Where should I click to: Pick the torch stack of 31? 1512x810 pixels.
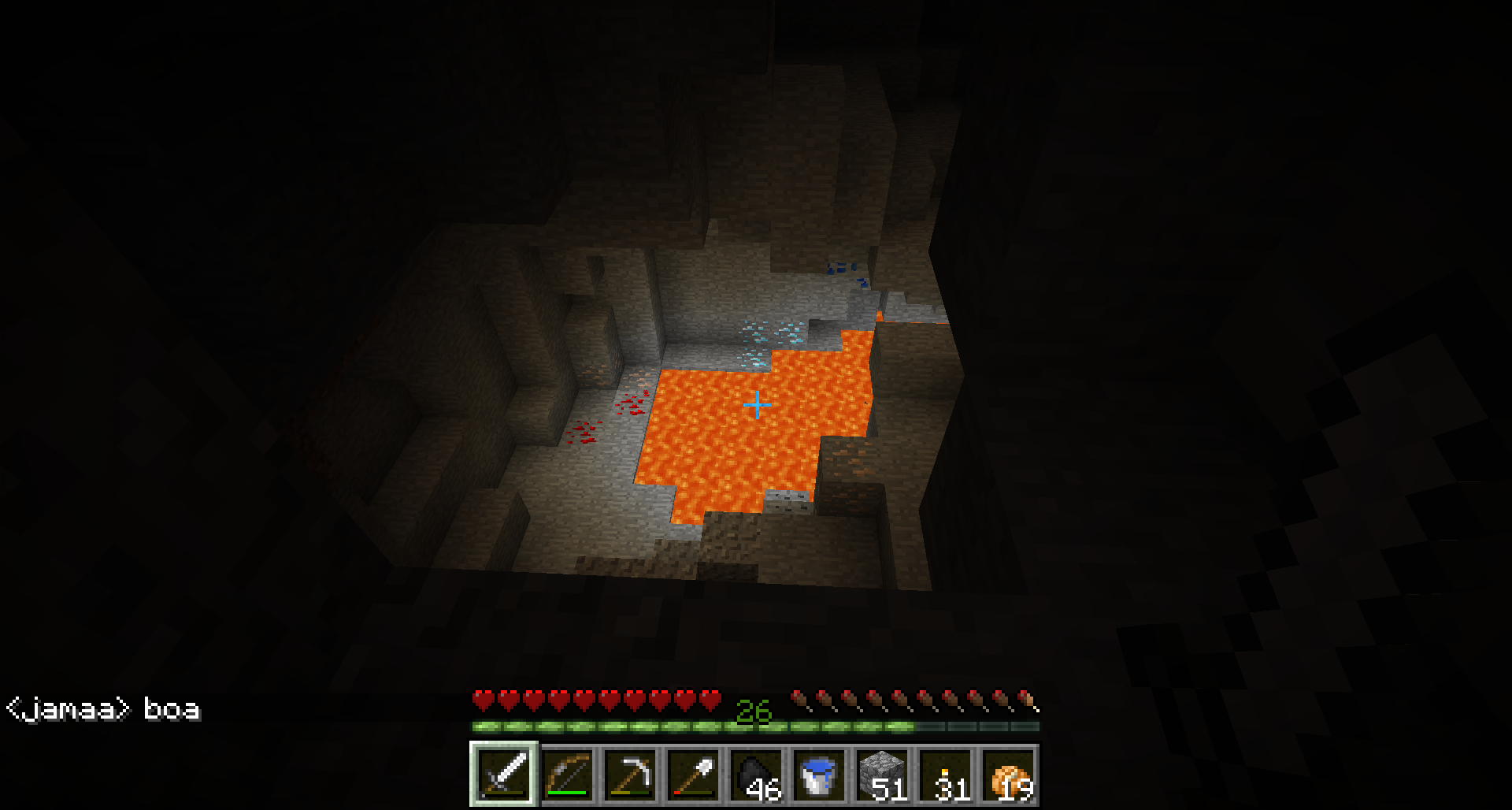pyautogui.click(x=945, y=775)
